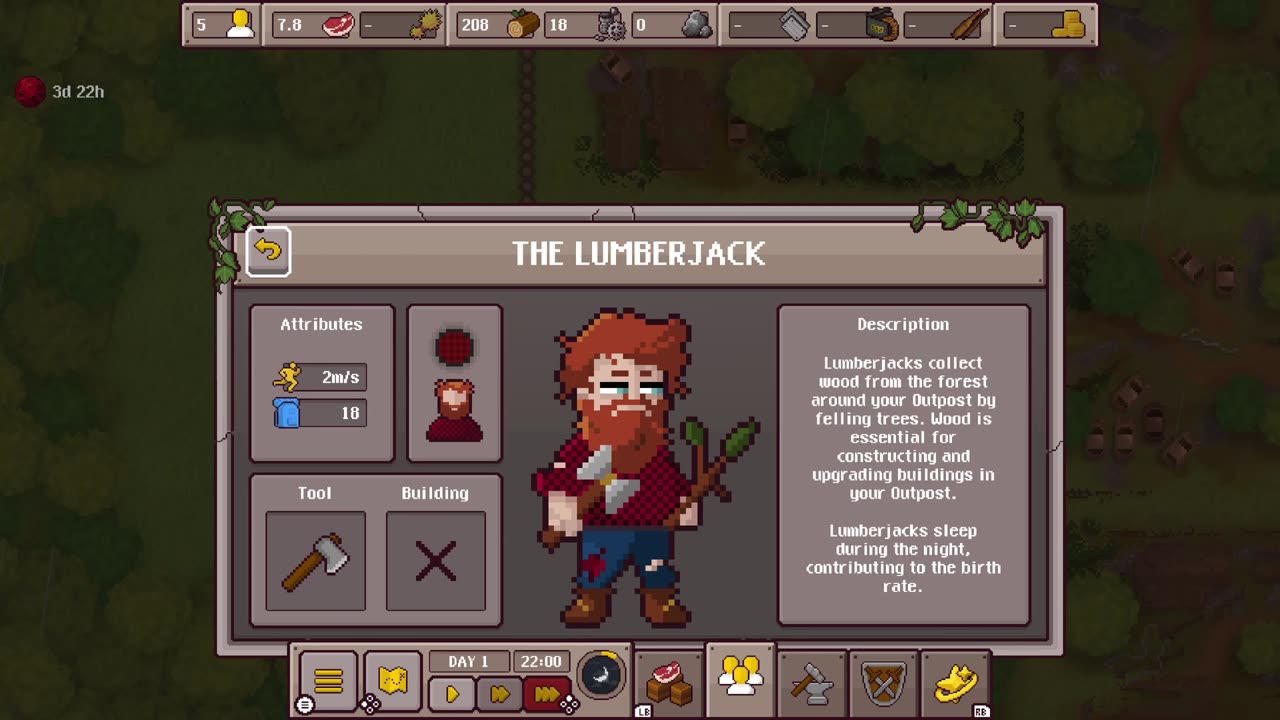Switch to the golden crown tab
The image size is (1280, 720).
point(955,683)
